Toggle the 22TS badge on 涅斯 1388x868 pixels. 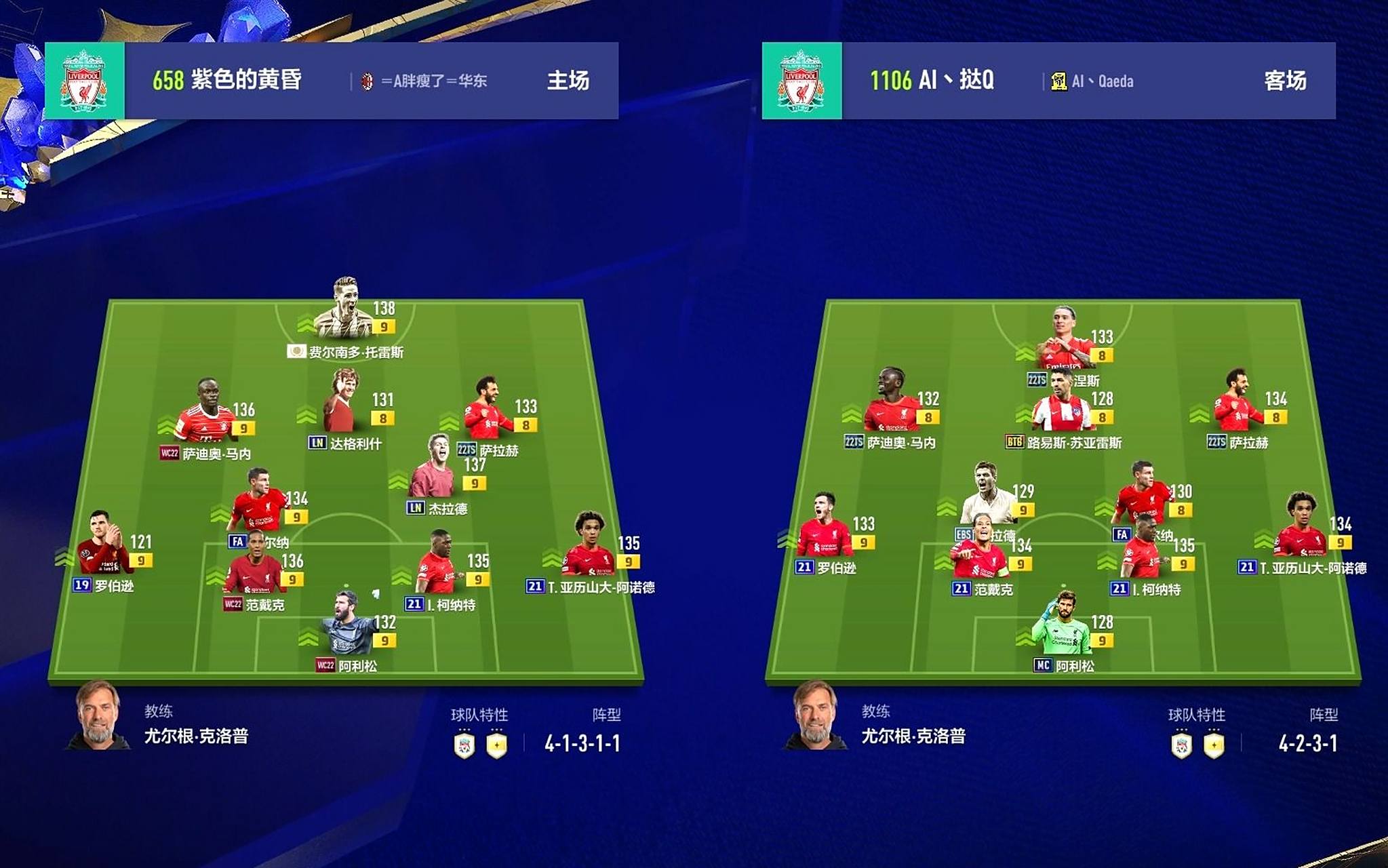pos(1037,380)
